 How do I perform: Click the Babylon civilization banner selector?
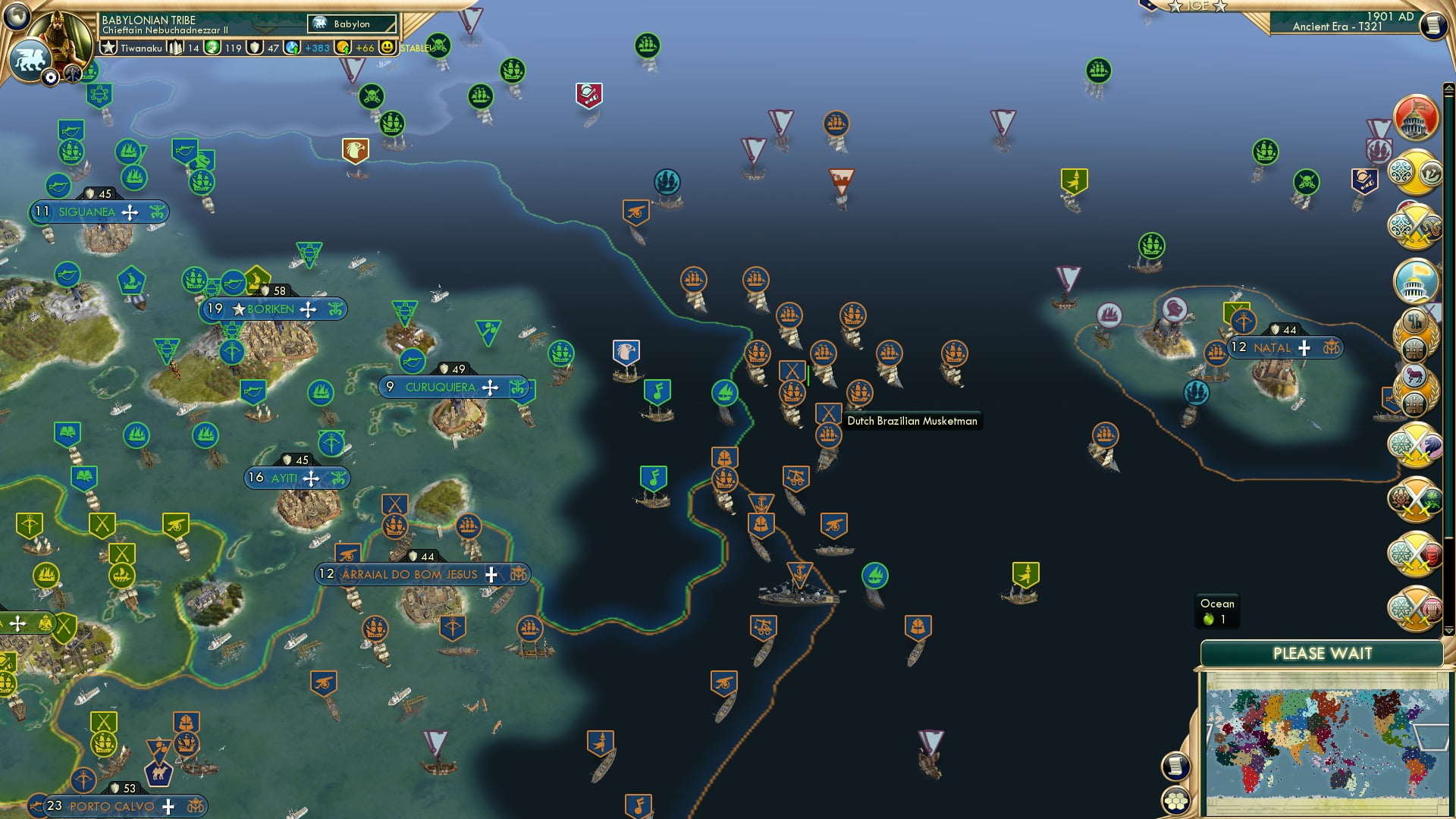pos(353,24)
